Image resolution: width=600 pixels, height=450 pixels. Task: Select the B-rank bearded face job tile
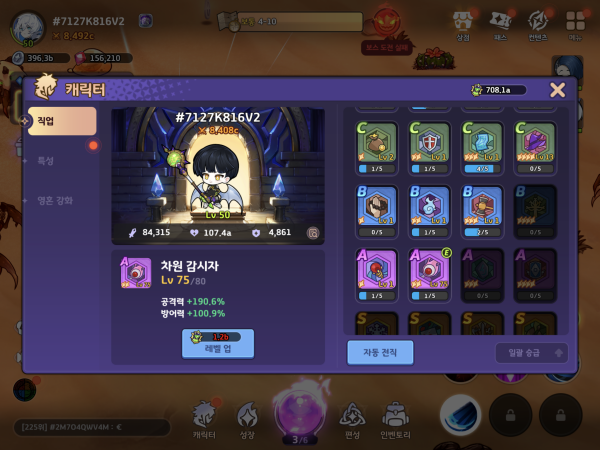[377, 206]
